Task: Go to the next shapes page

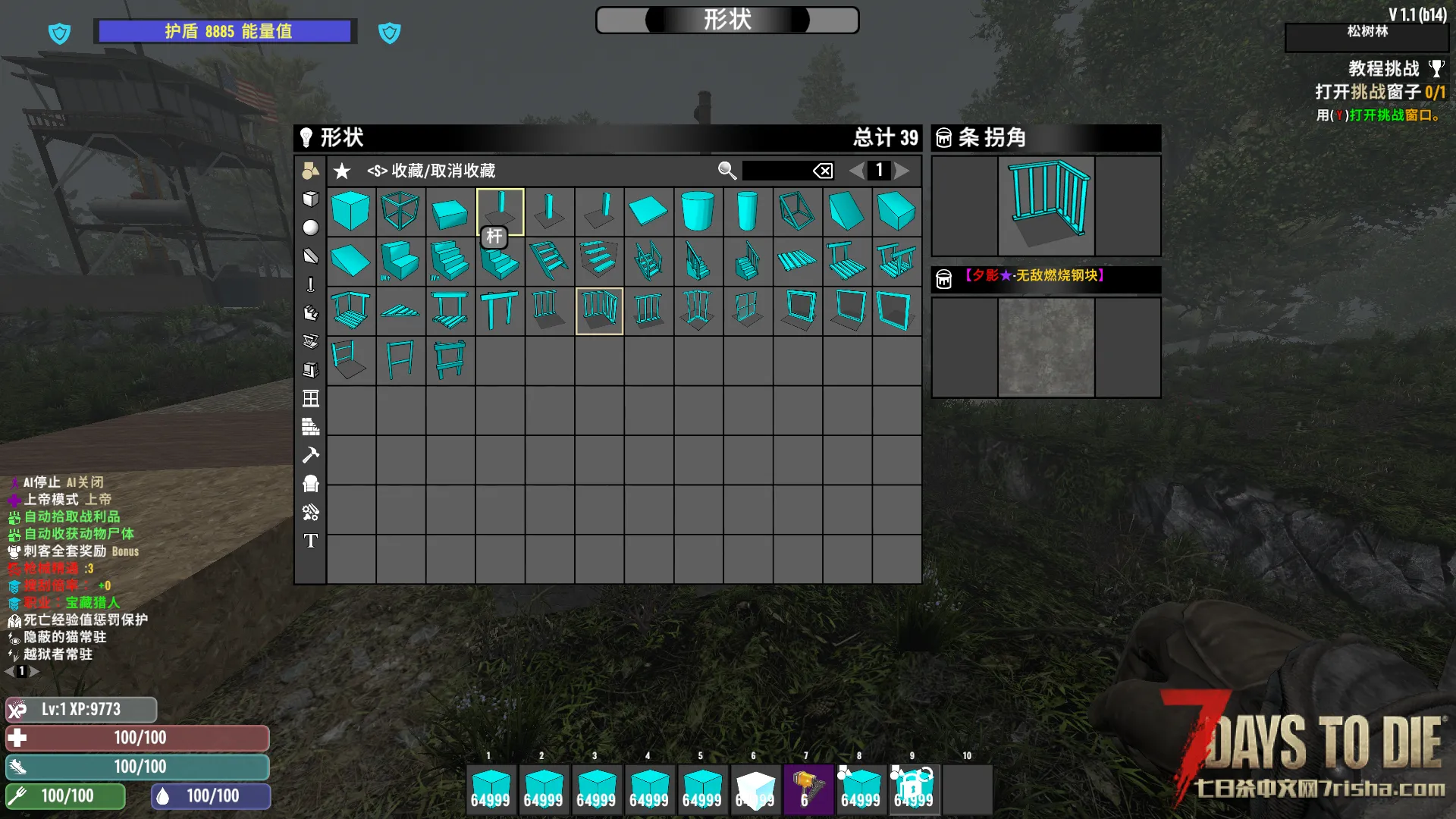Action: (902, 171)
